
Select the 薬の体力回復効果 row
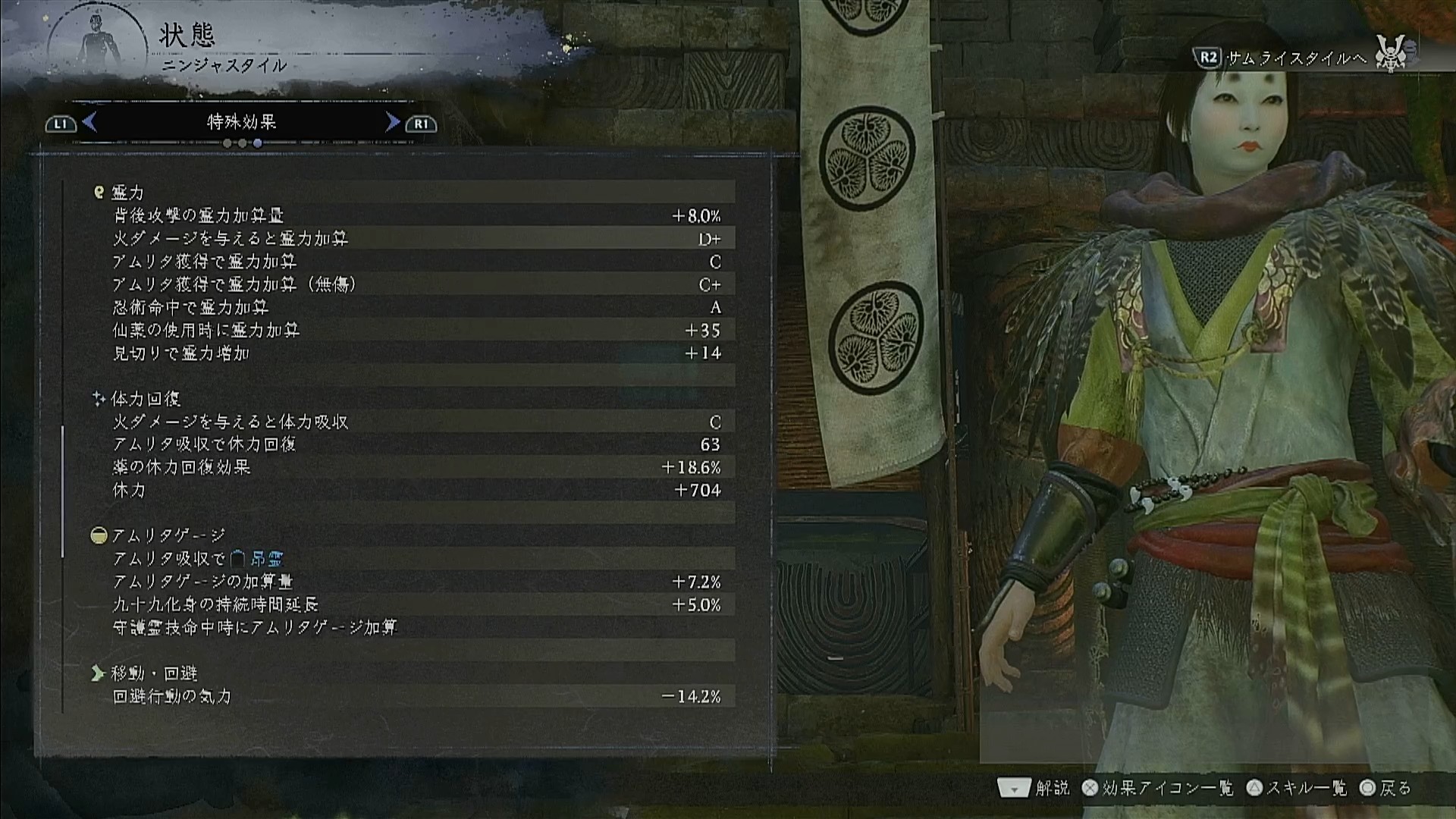[416, 467]
